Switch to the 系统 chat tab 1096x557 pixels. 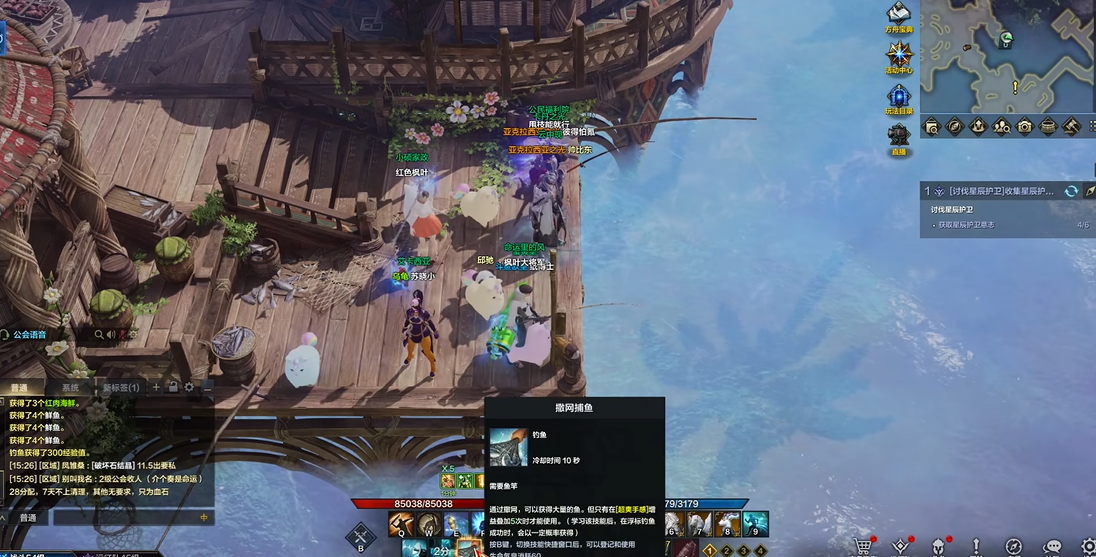point(70,387)
